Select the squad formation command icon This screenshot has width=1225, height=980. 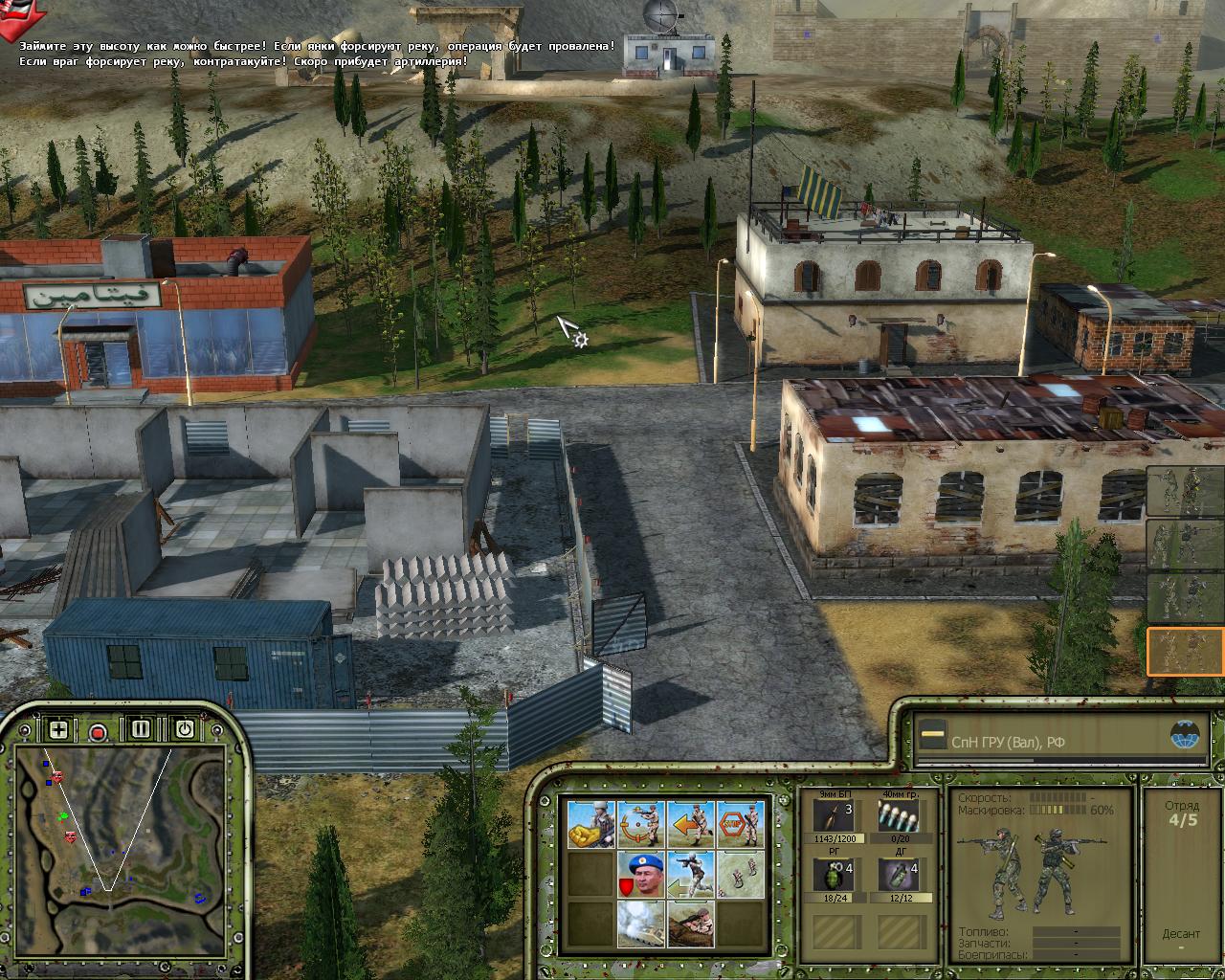[740, 874]
